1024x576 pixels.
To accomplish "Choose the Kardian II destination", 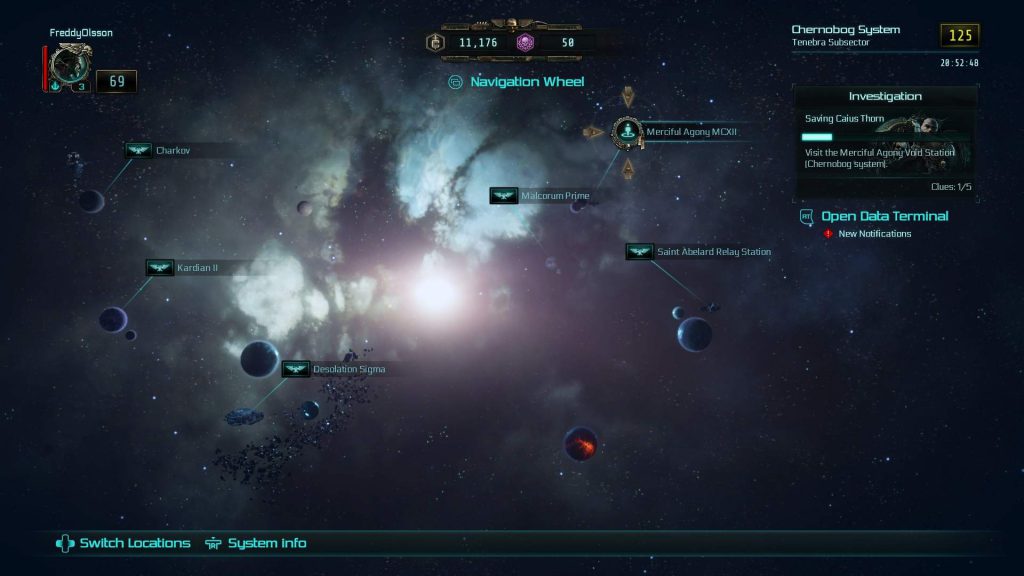I will coord(160,268).
